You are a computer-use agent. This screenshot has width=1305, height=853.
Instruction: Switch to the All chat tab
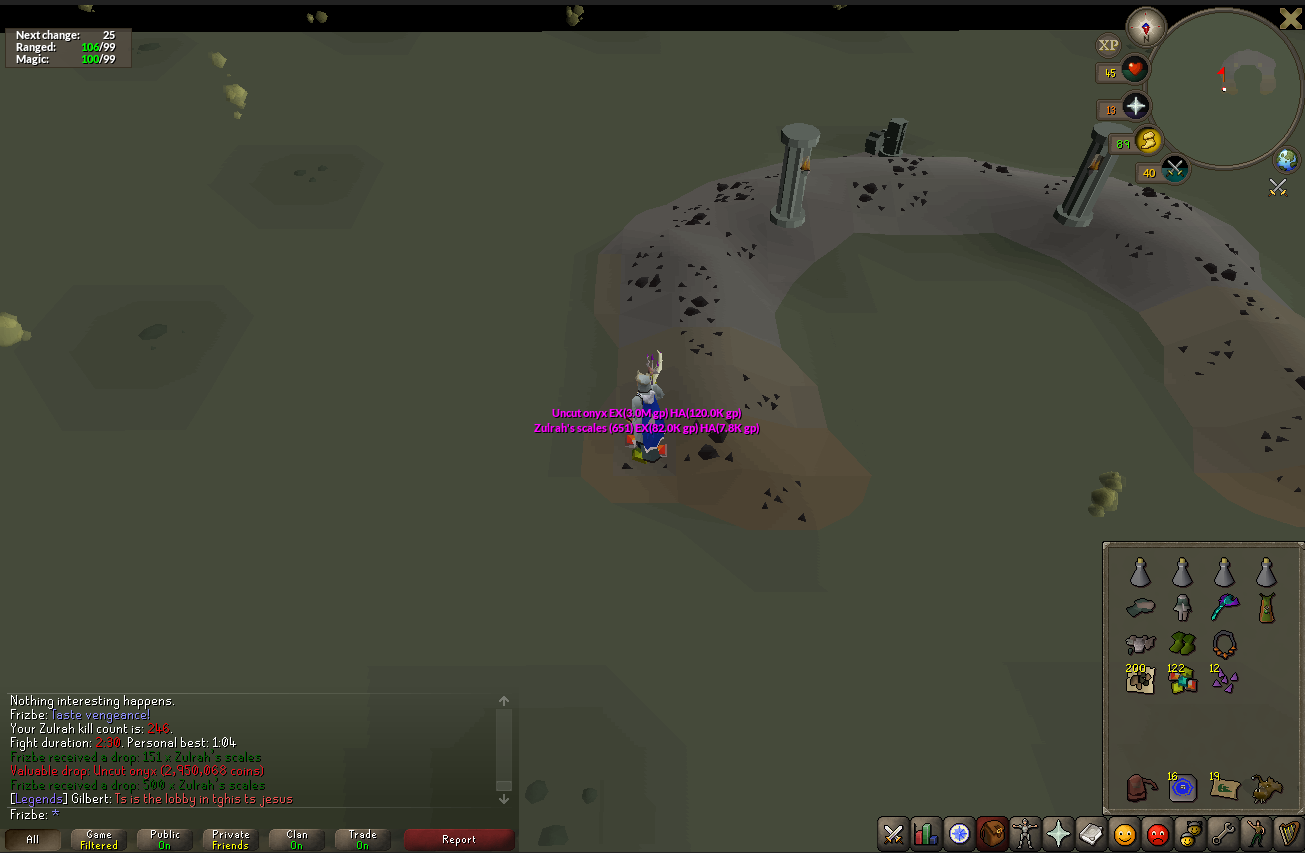[33, 839]
